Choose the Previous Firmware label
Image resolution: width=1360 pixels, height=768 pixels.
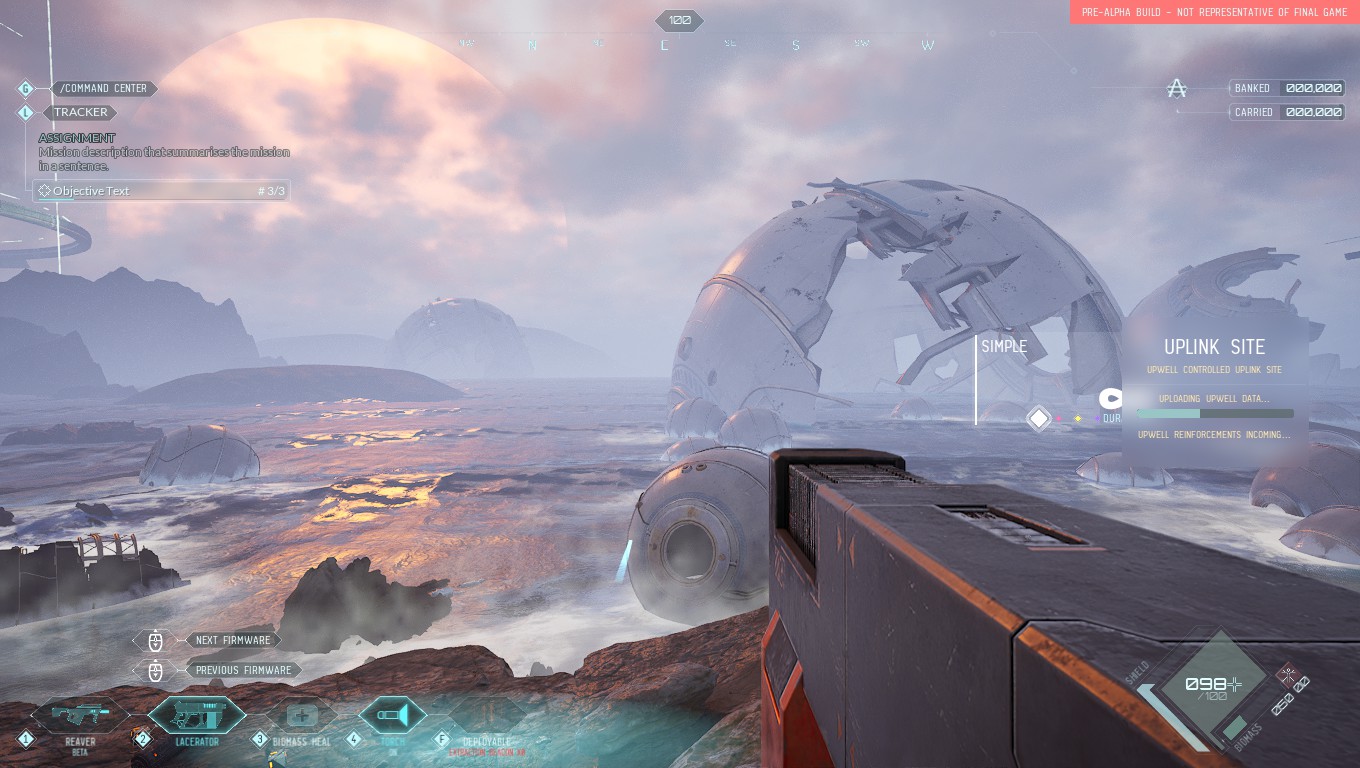point(243,670)
